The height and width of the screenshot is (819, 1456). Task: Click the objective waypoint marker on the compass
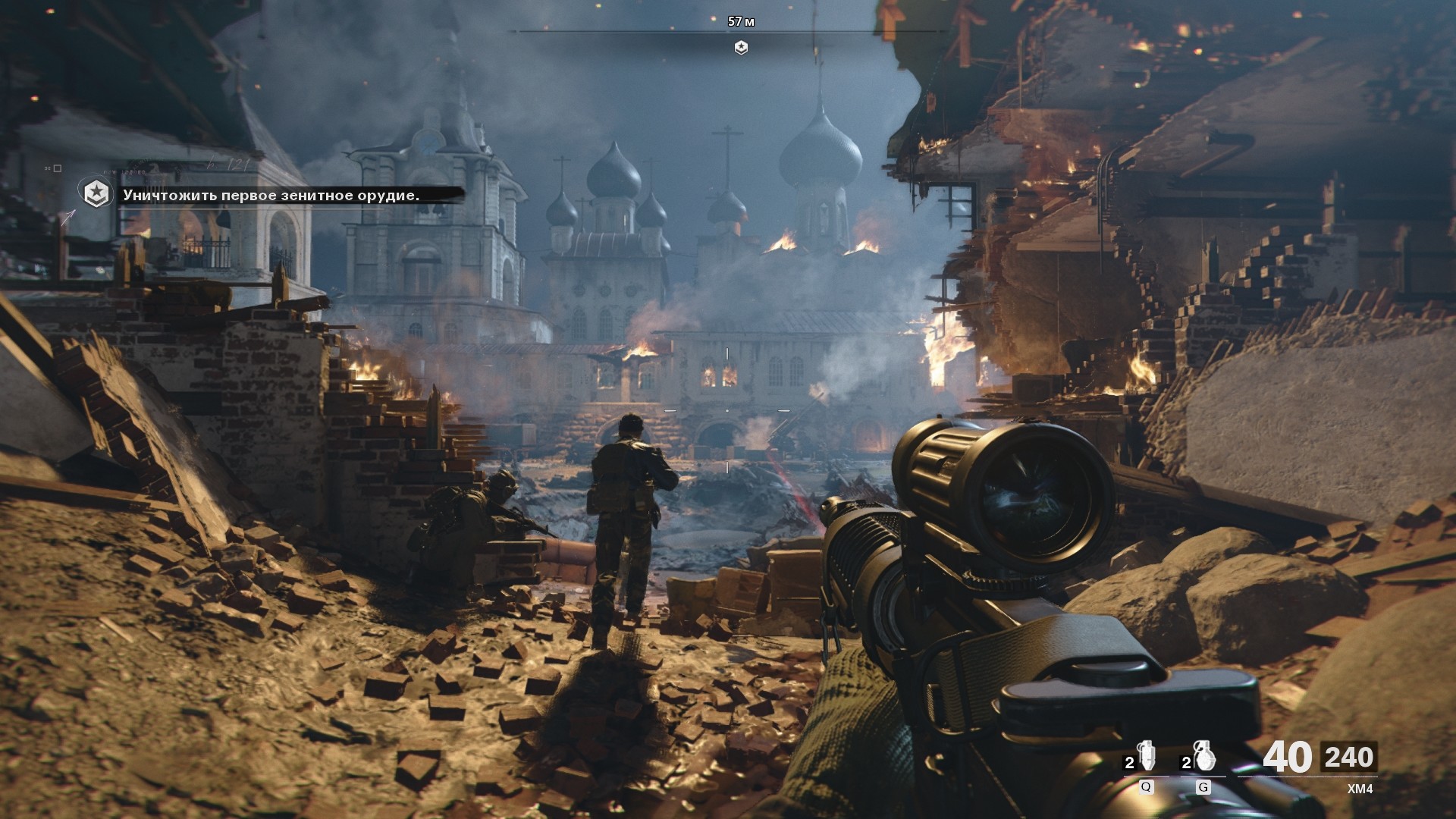click(741, 48)
